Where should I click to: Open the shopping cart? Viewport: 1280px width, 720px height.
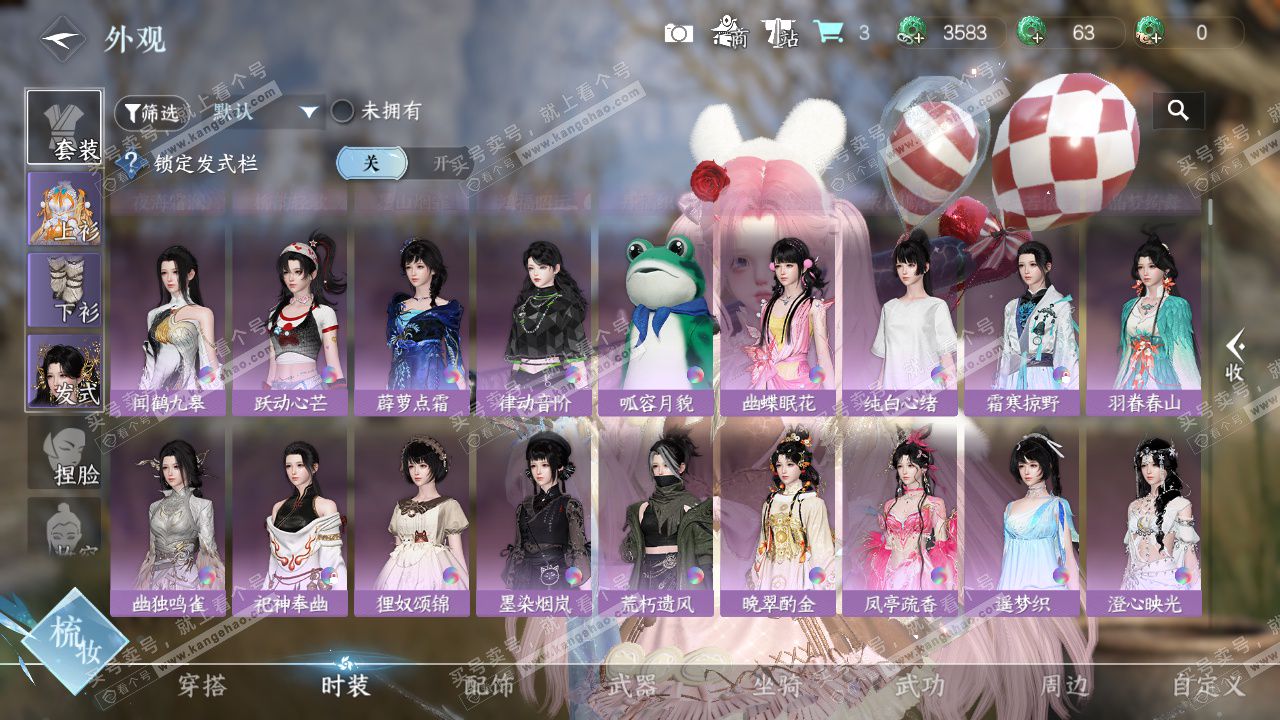827,33
